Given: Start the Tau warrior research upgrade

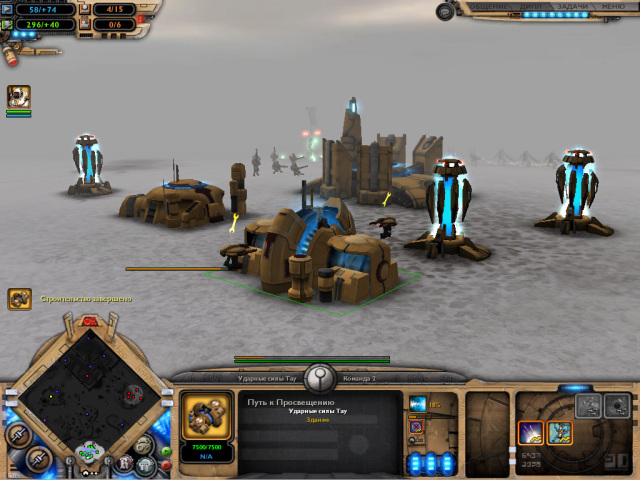Looking at the screenshot, I should (x=560, y=432).
